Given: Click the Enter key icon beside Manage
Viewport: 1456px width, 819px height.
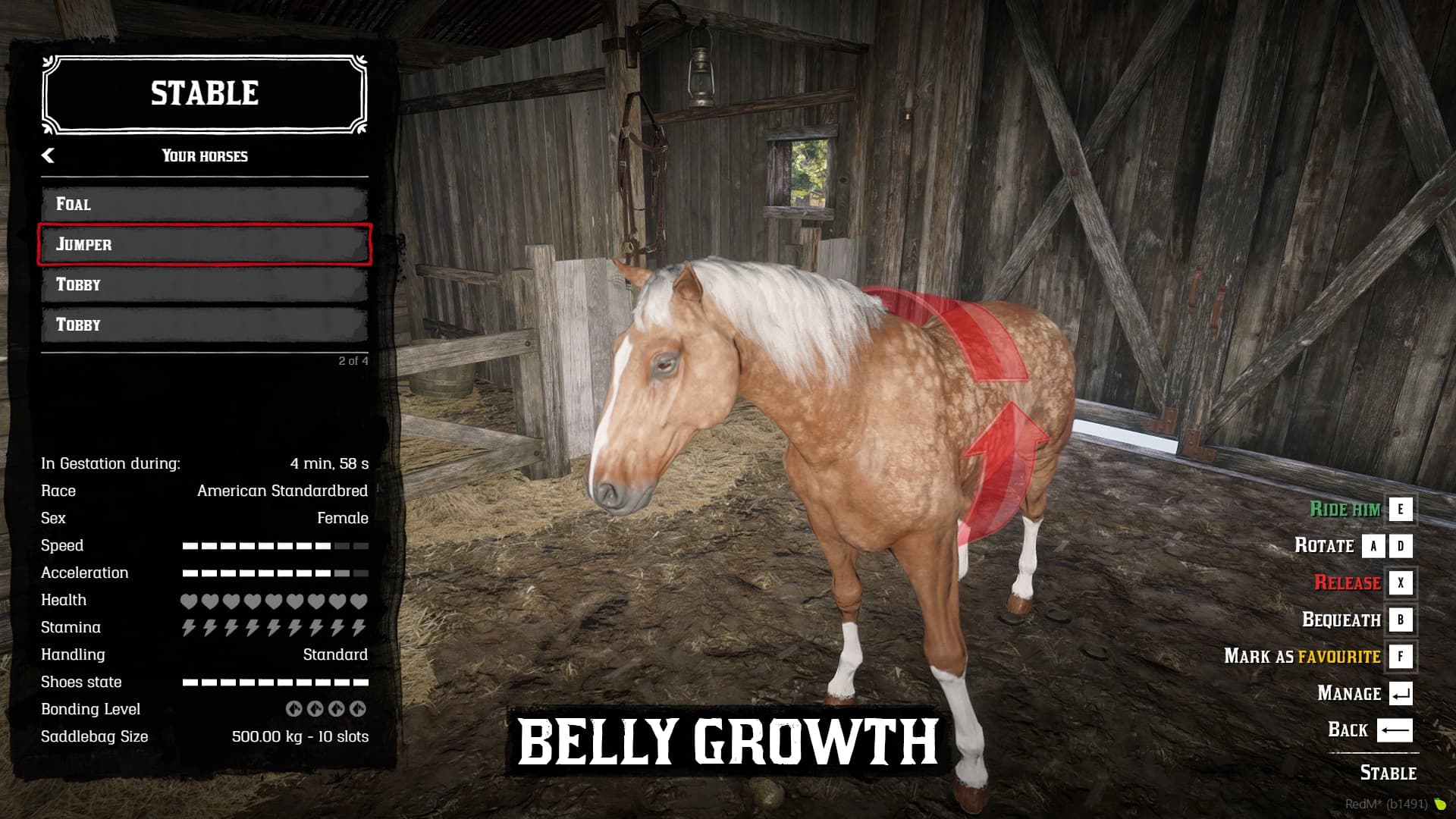Looking at the screenshot, I should pyautogui.click(x=1401, y=693).
